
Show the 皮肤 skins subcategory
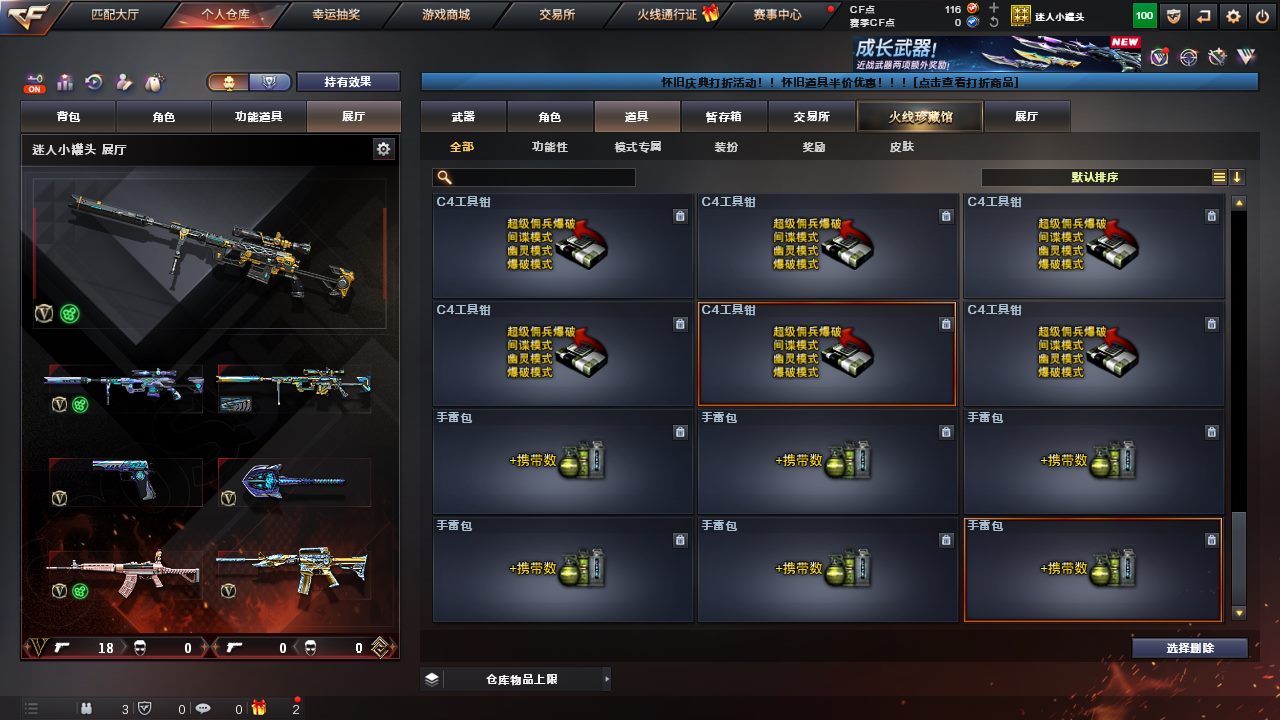click(x=901, y=147)
